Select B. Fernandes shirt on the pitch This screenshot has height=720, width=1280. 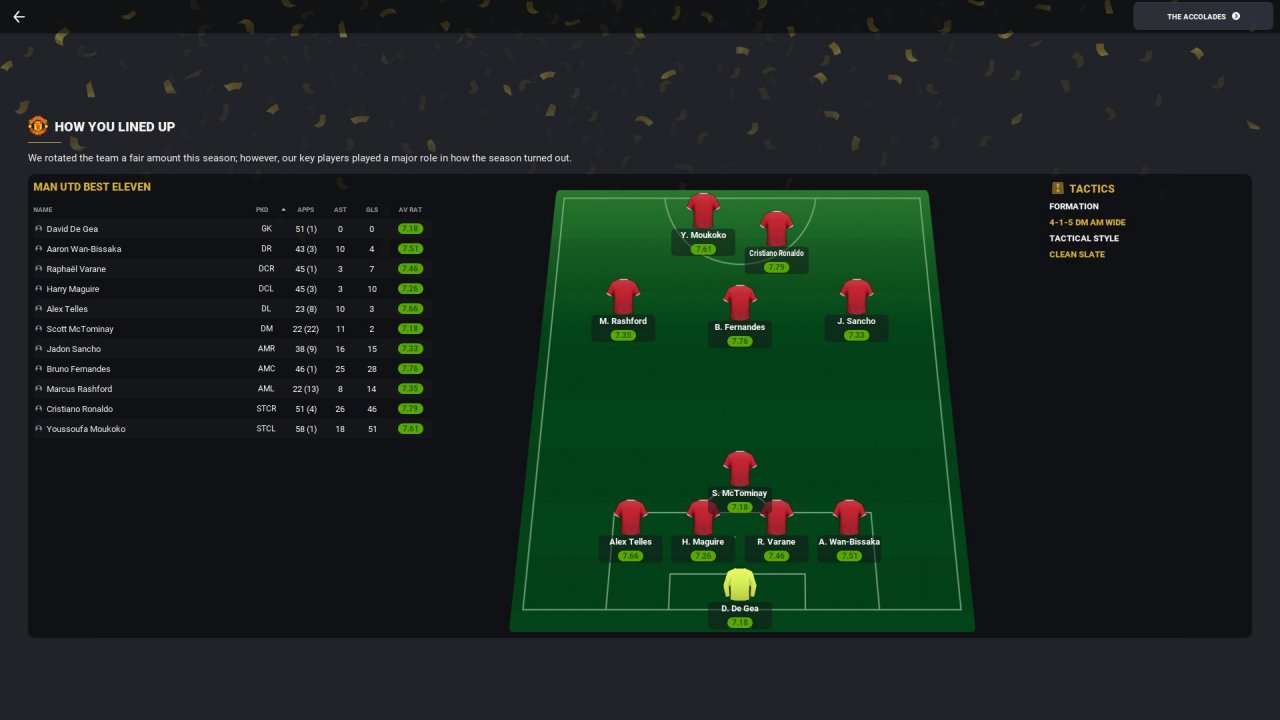coord(739,303)
